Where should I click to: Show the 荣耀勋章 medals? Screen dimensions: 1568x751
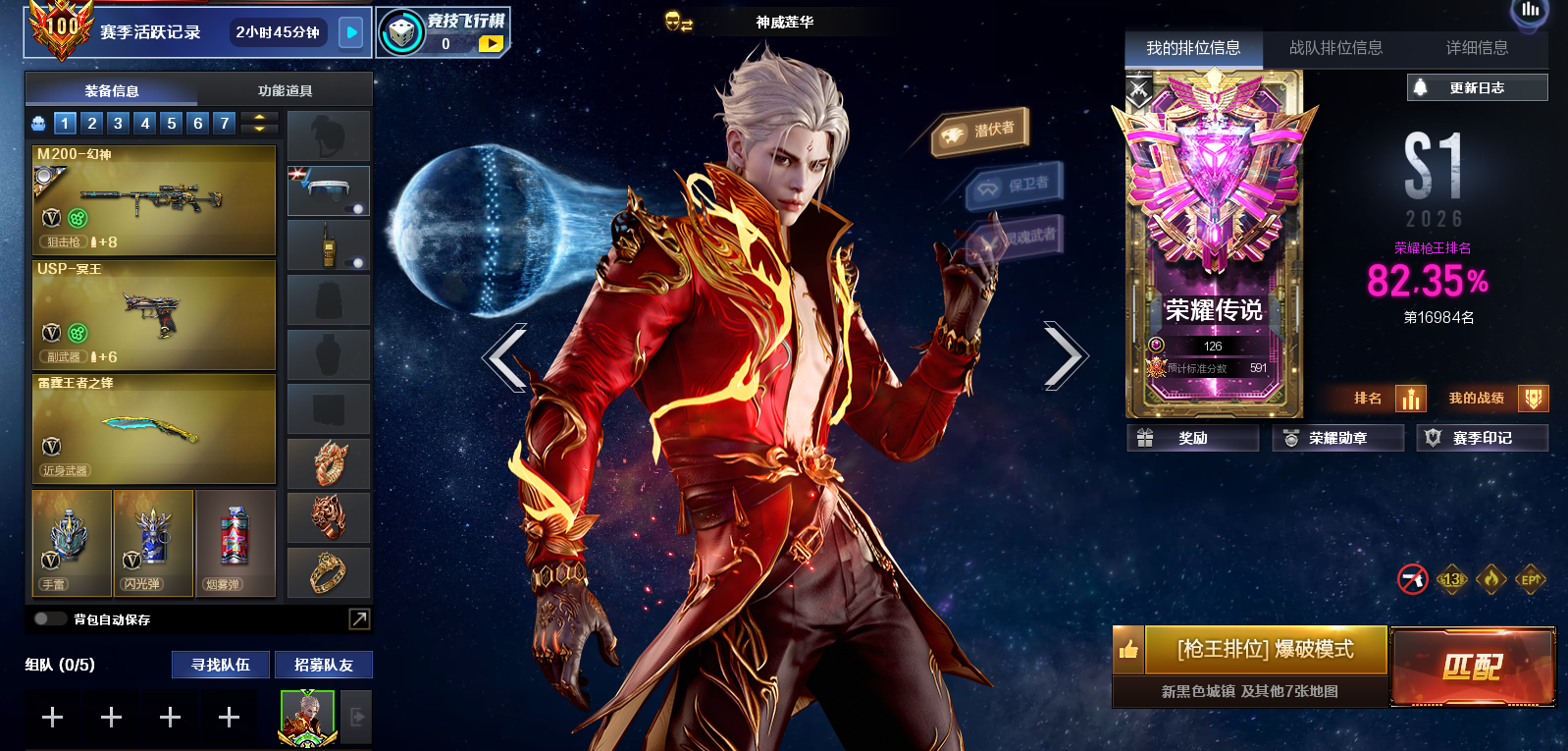tap(1337, 439)
